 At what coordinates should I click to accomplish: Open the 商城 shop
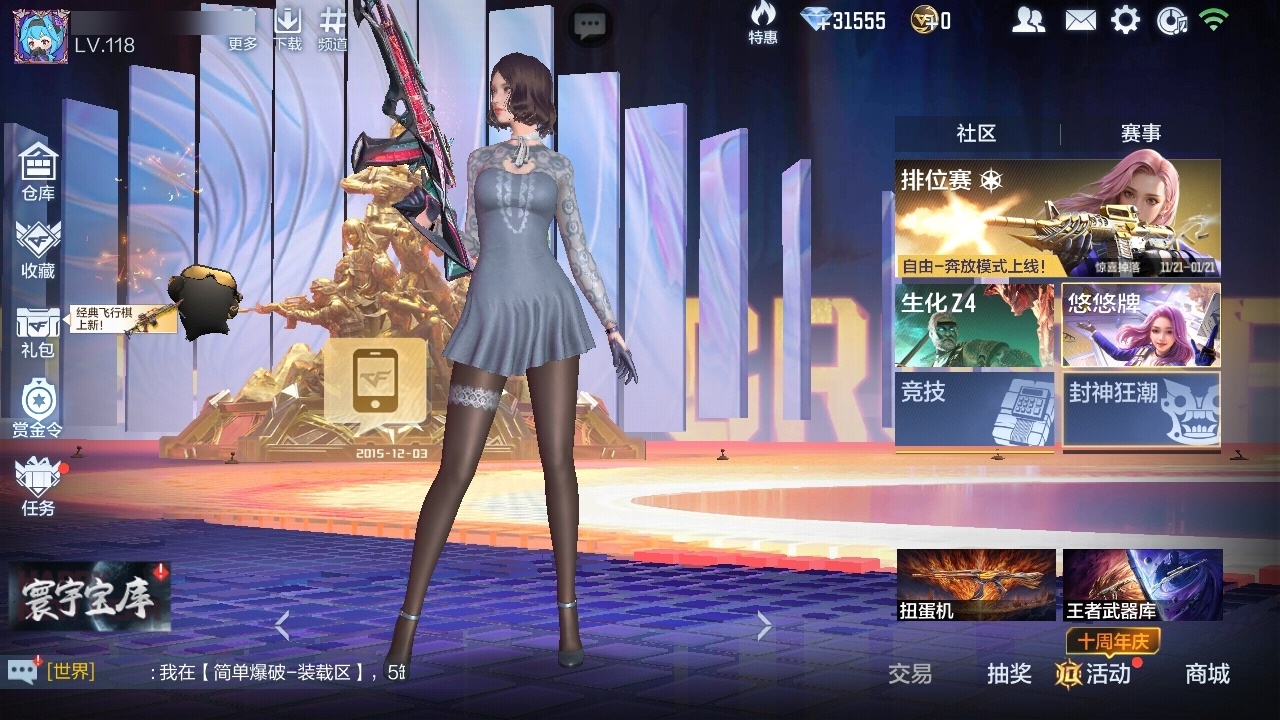click(x=1207, y=674)
